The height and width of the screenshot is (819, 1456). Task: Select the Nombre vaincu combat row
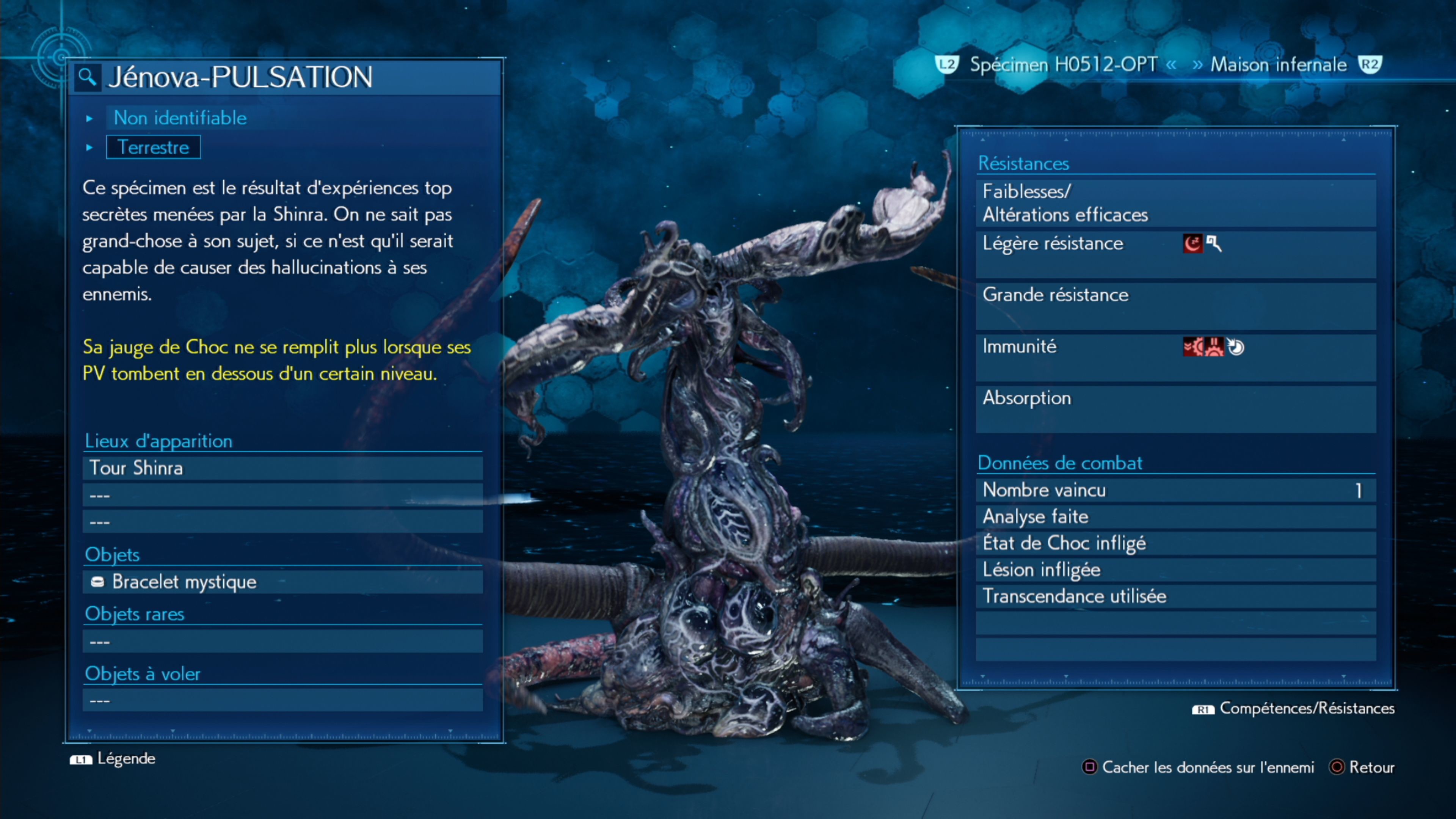point(1176,490)
